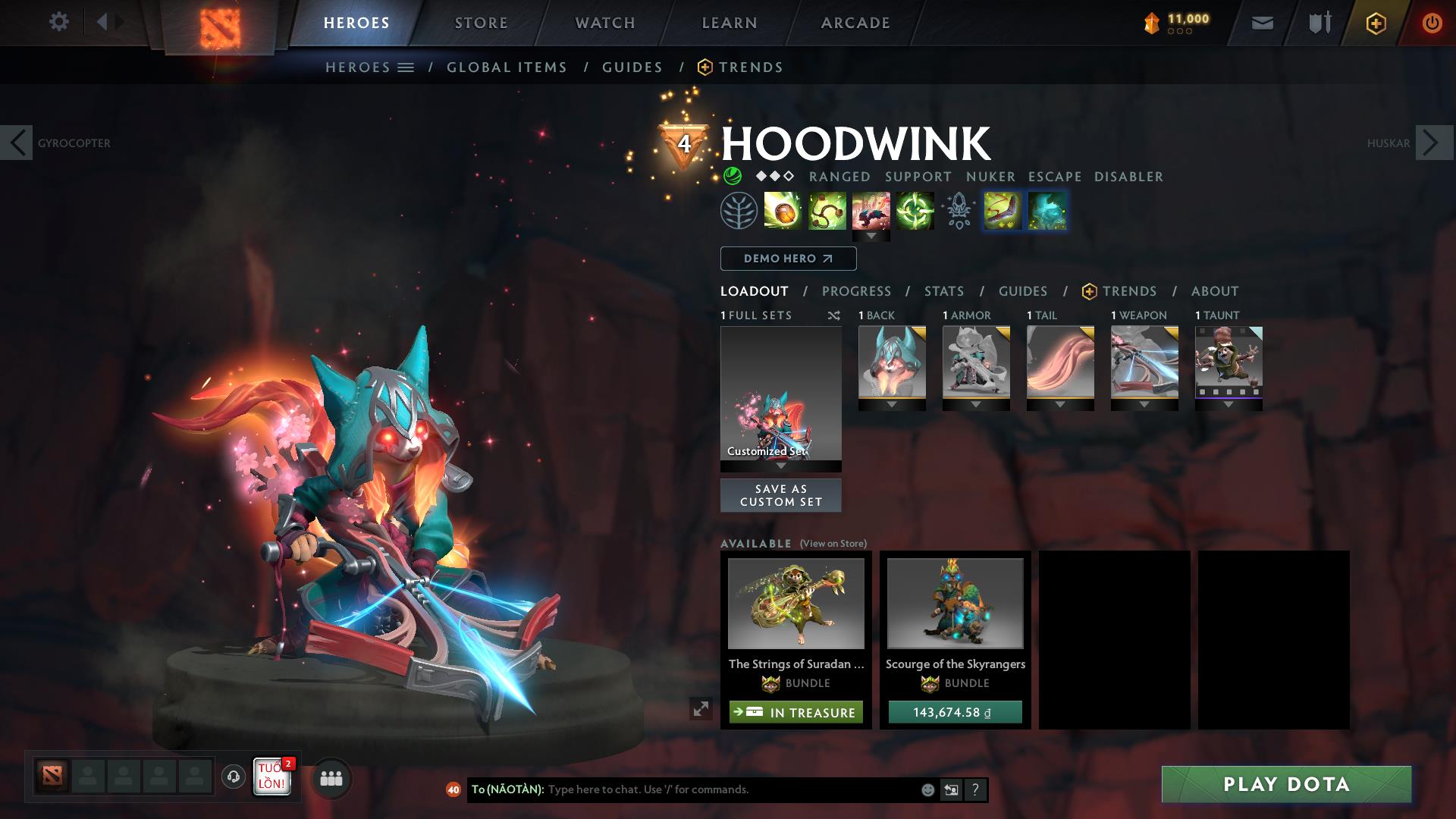Open the ARCADE menu

[x=855, y=22]
